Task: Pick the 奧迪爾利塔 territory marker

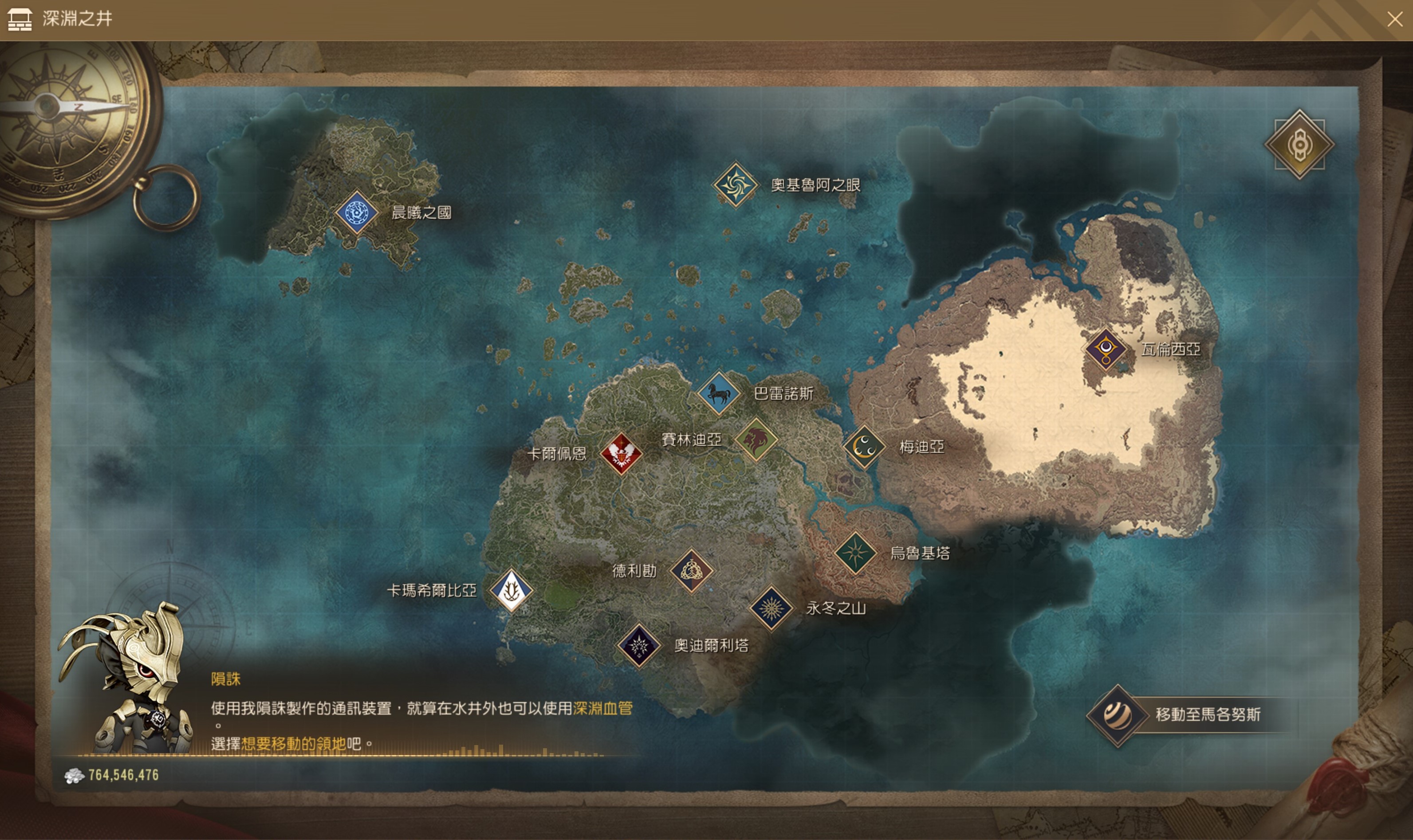Action: [638, 645]
